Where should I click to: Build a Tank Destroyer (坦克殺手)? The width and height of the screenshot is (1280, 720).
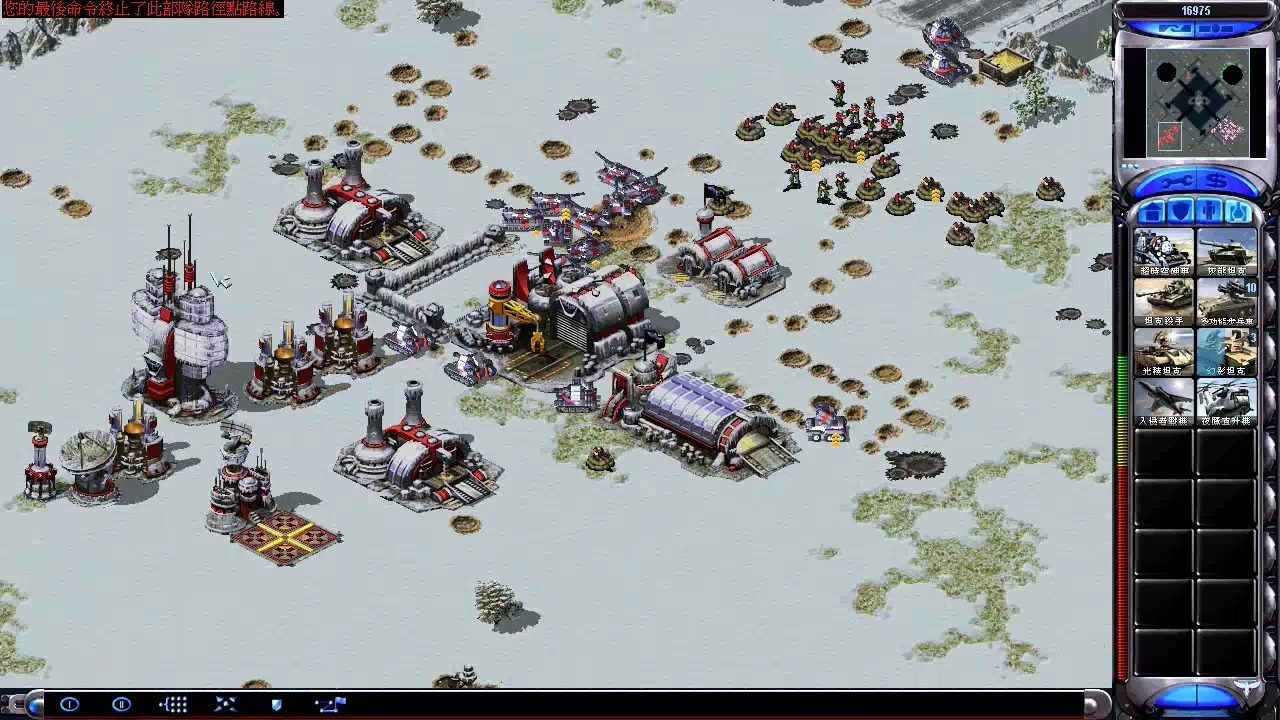[x=1164, y=303]
